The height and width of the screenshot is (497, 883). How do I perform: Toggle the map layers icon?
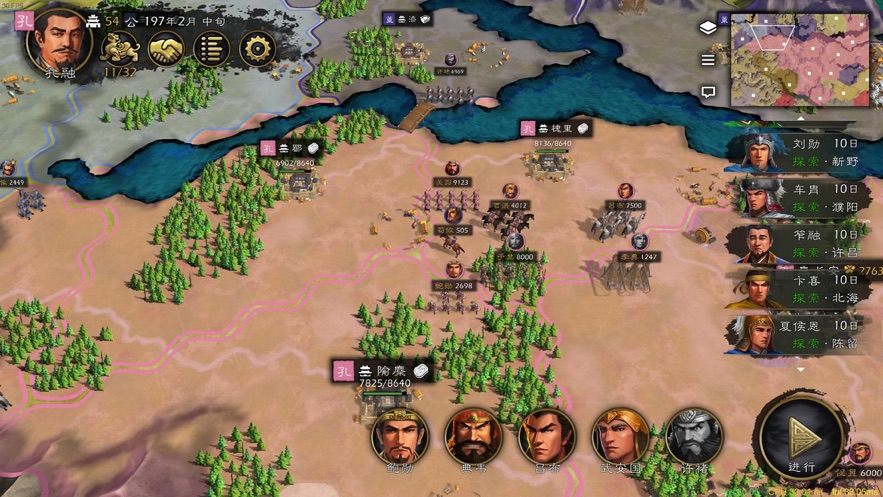[708, 27]
